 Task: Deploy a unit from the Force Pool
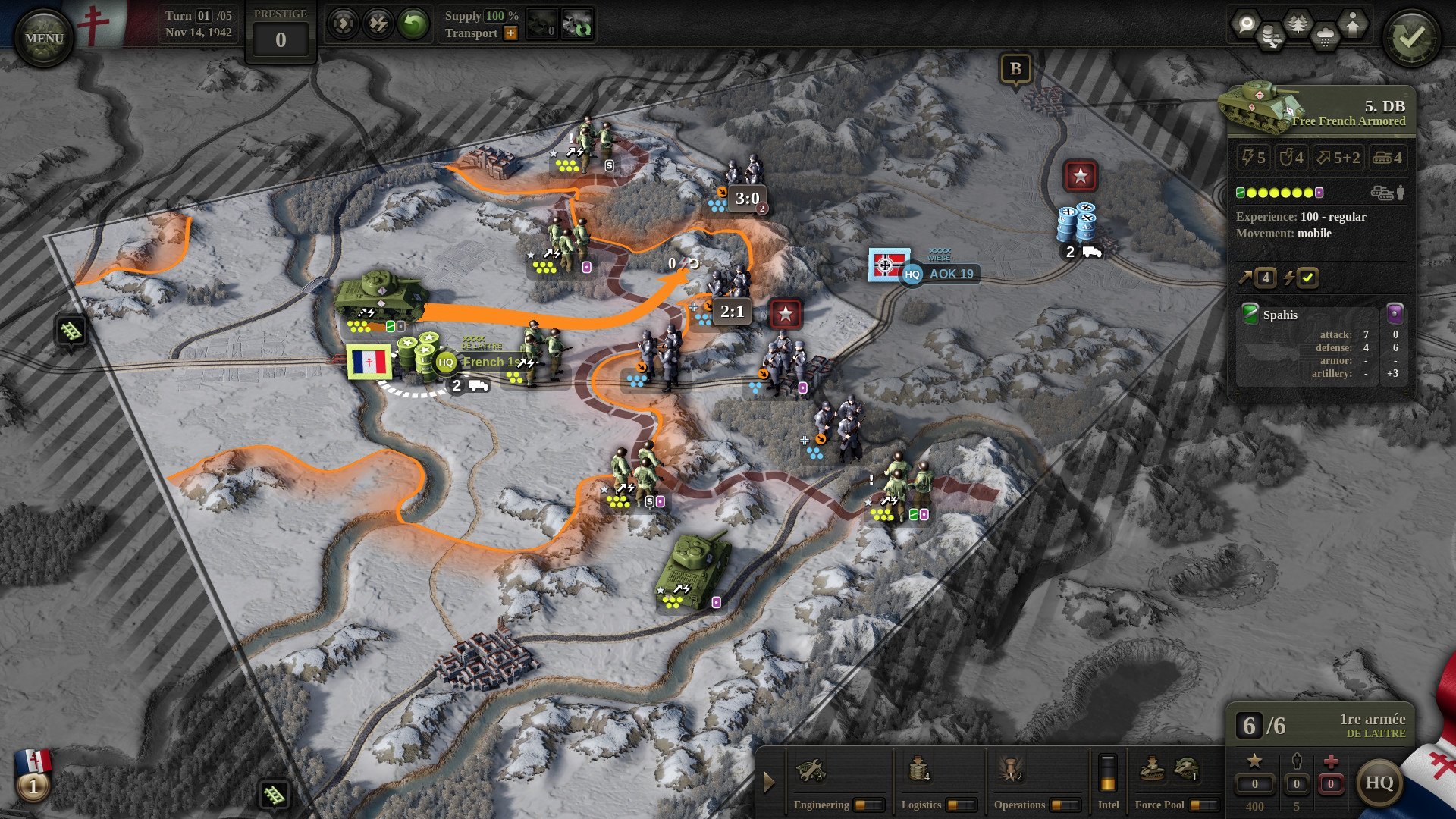(x=1153, y=770)
